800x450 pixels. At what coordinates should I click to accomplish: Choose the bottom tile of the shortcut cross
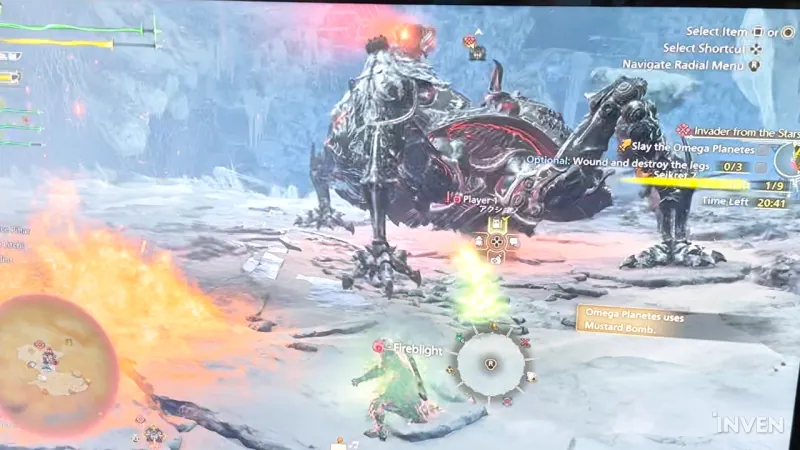coord(495,257)
